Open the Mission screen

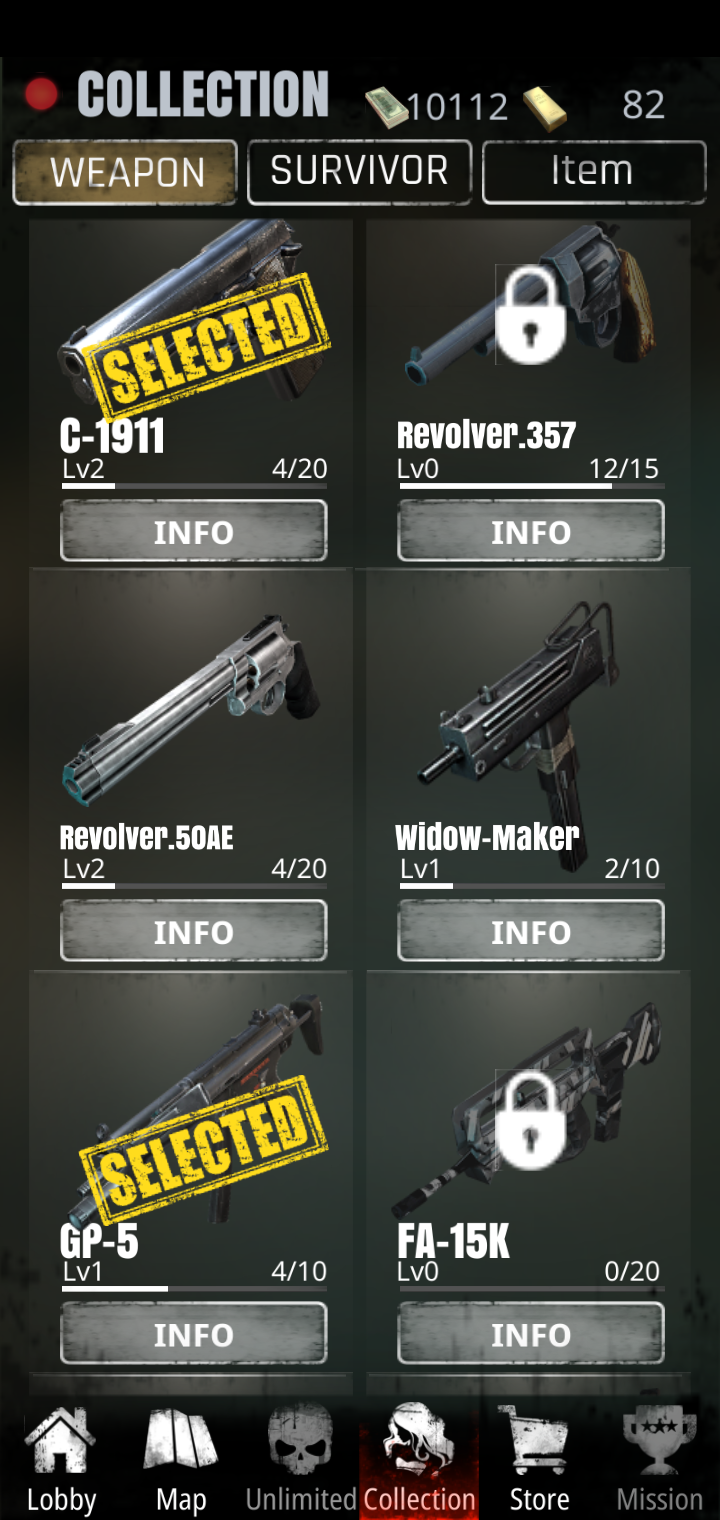659,1460
